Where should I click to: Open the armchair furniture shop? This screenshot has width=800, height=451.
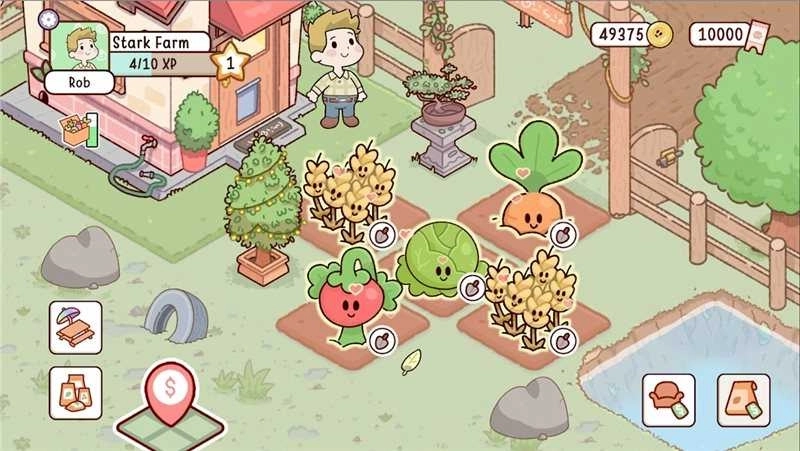coord(669,399)
